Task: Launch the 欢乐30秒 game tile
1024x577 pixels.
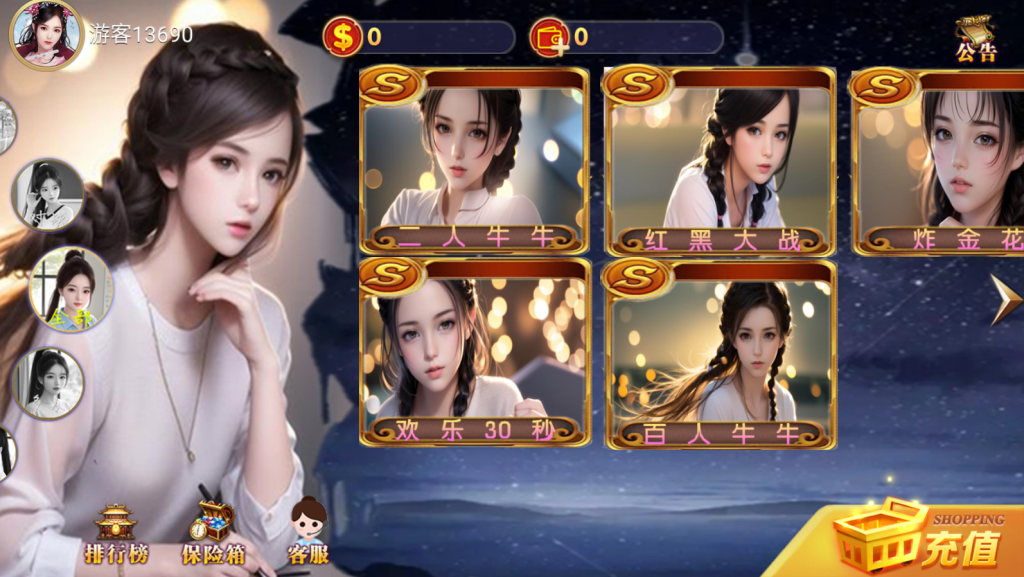Action: pos(474,352)
